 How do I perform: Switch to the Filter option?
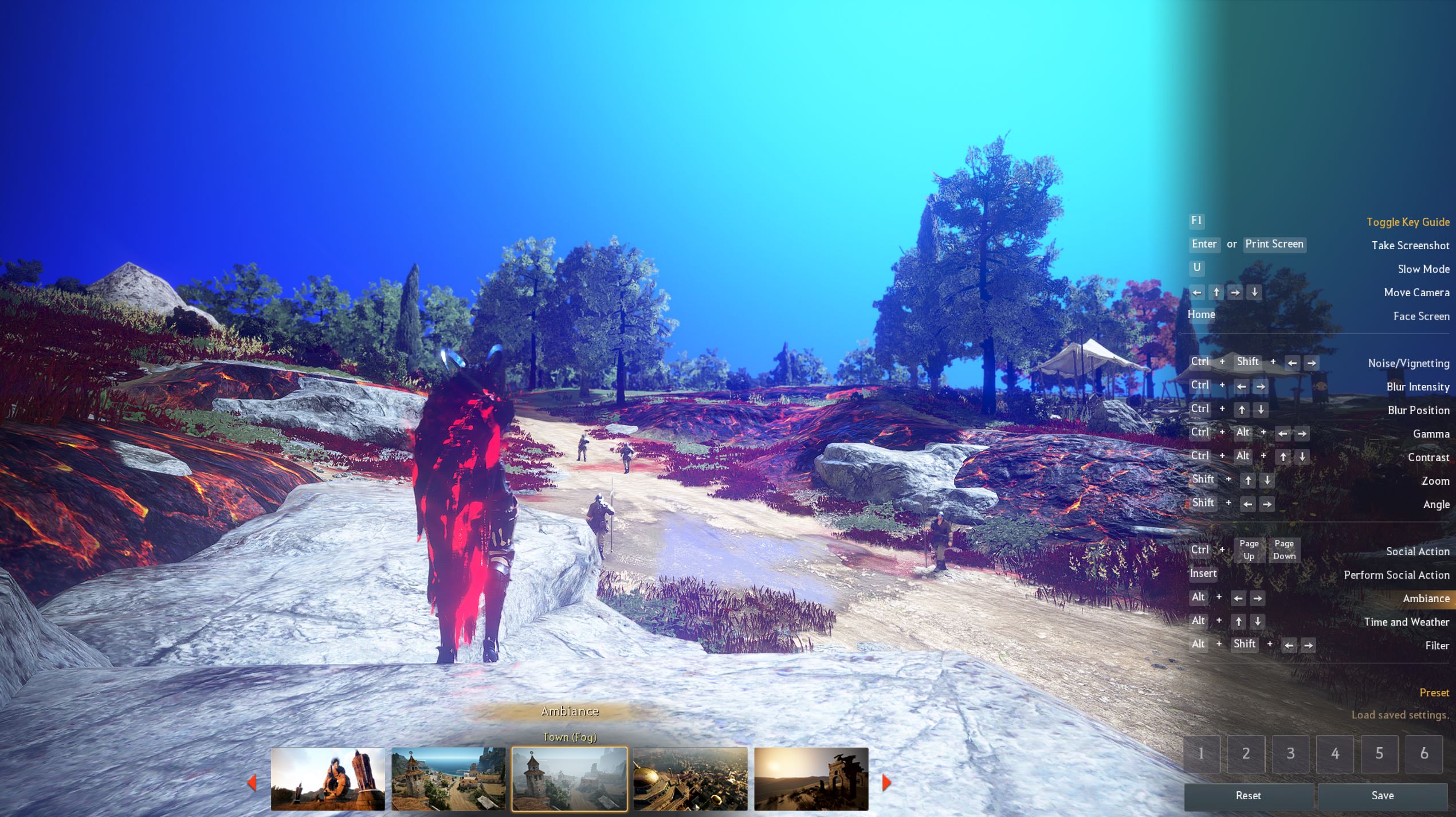pyautogui.click(x=1437, y=646)
